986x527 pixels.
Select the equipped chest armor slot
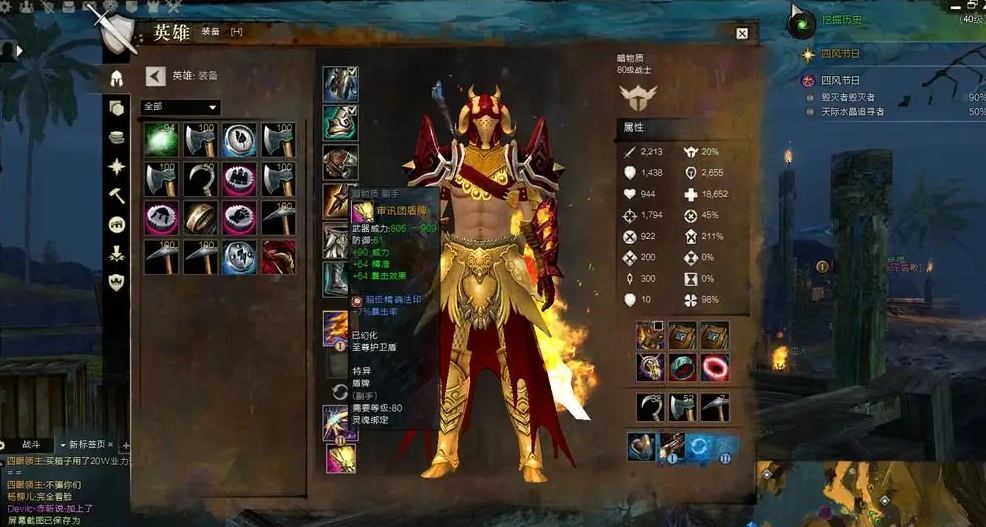(x=340, y=161)
